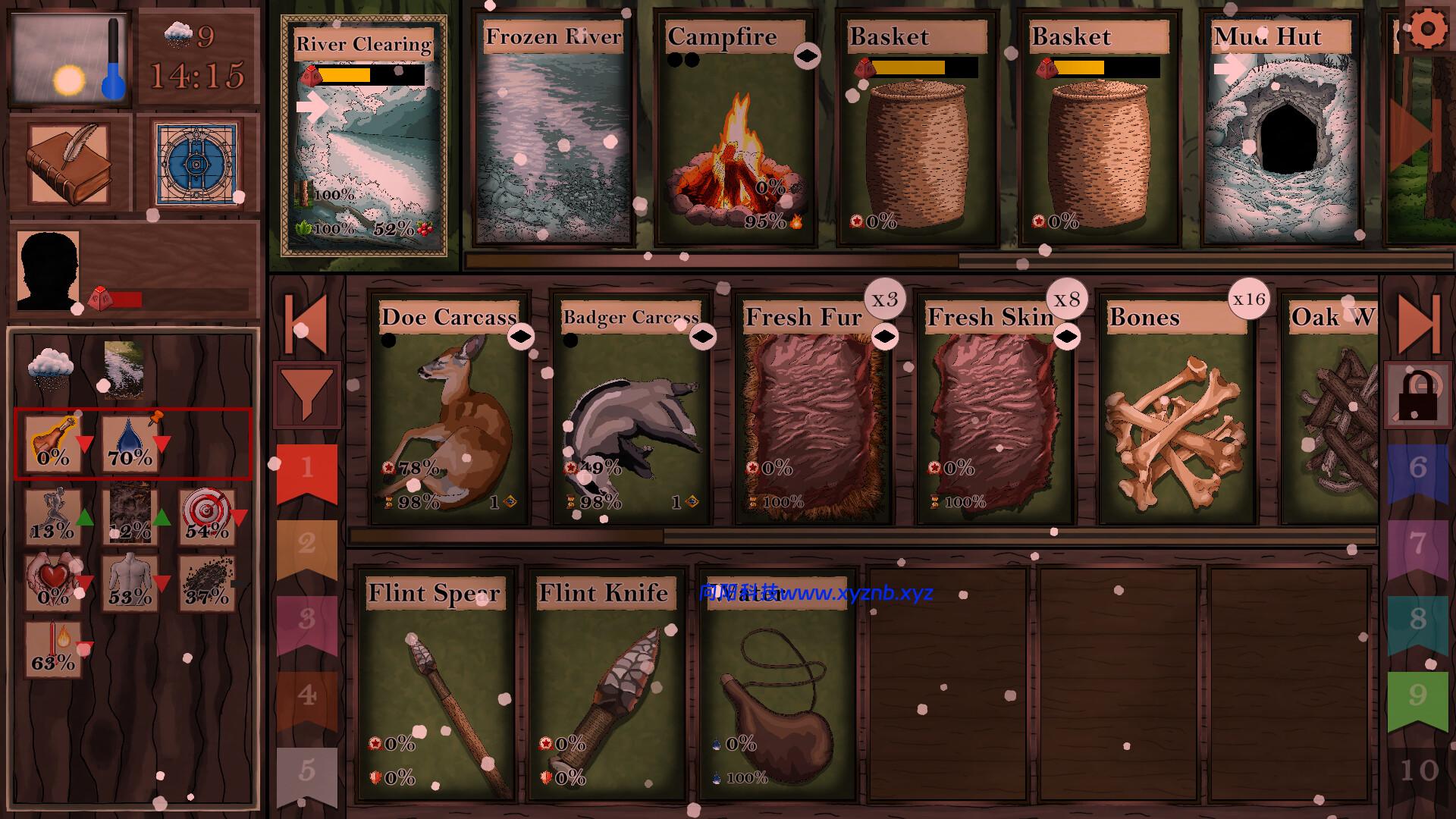Select the thirst water drop stat

pyautogui.click(x=130, y=444)
